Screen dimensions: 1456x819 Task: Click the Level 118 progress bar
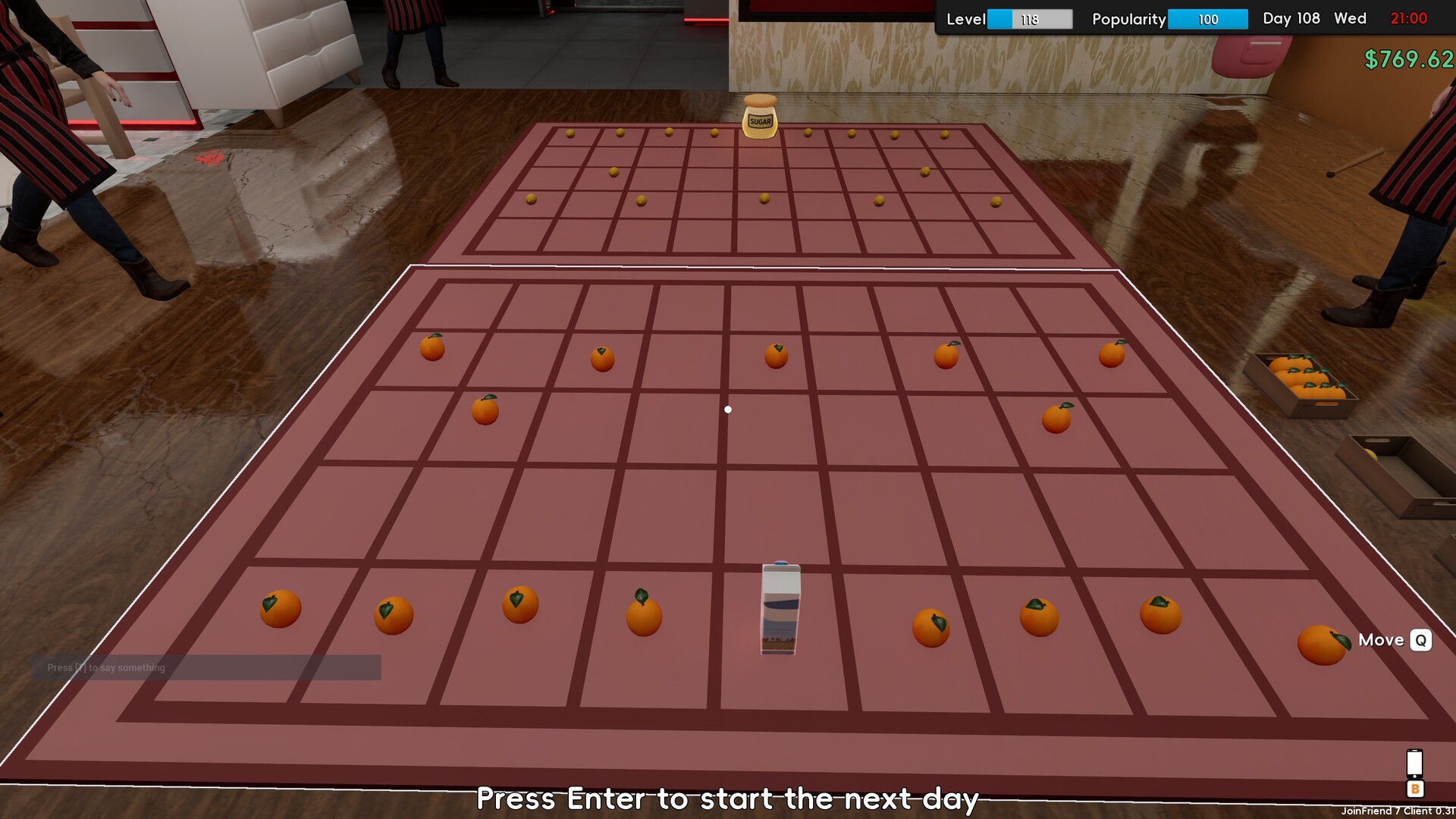[1029, 20]
